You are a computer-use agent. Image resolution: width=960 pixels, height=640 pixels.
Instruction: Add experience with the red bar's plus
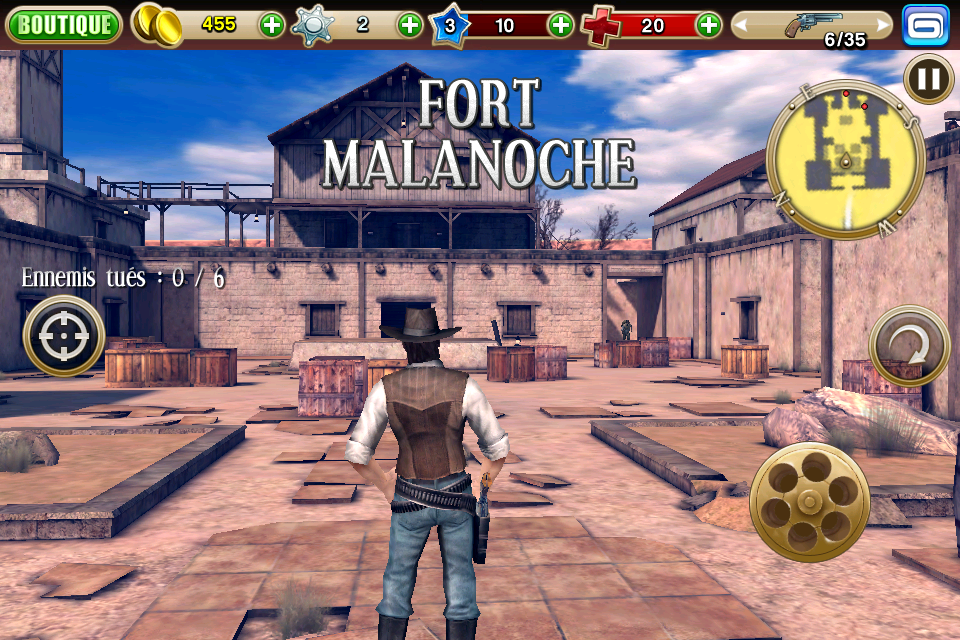pyautogui.click(x=561, y=25)
